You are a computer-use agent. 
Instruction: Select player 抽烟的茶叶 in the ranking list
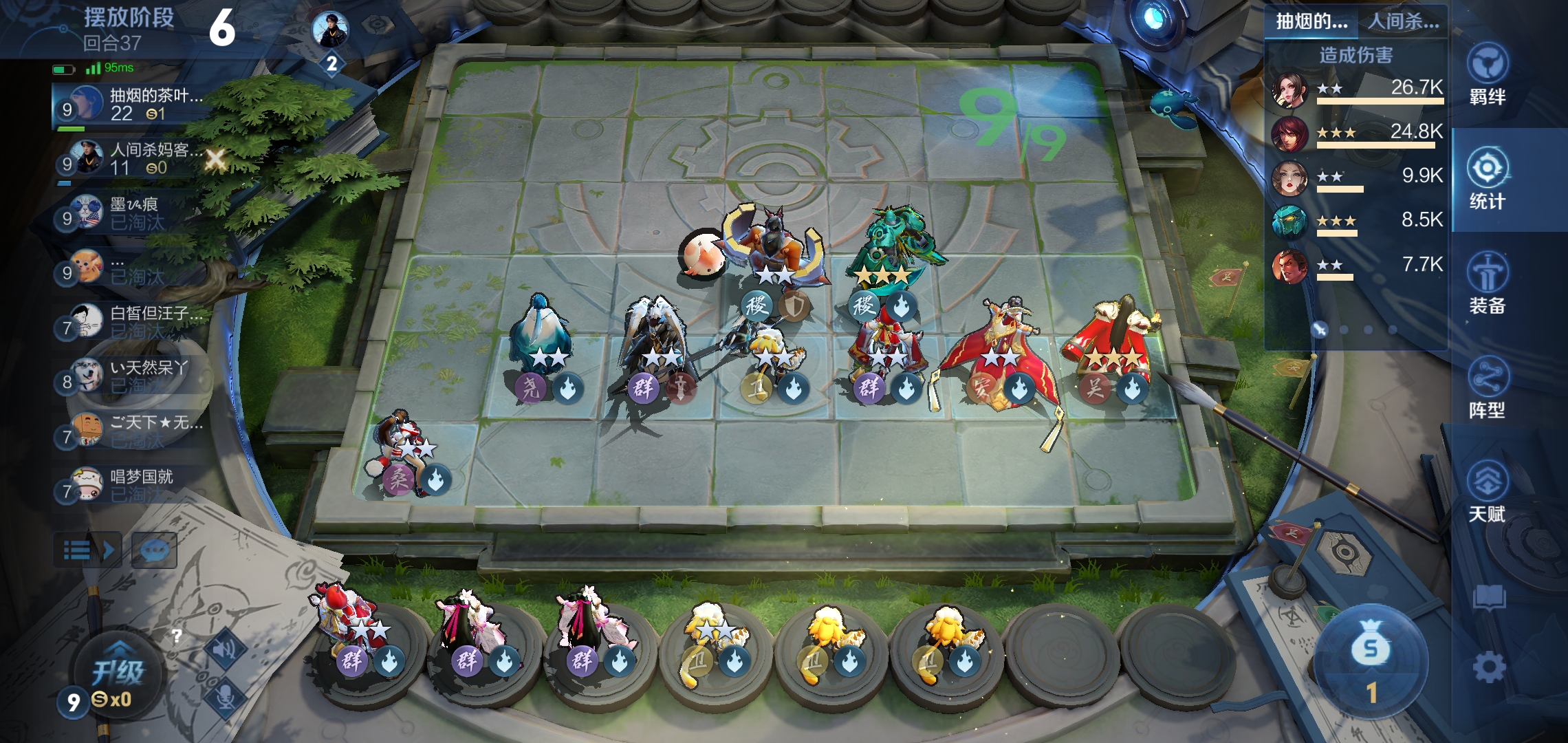point(131,105)
